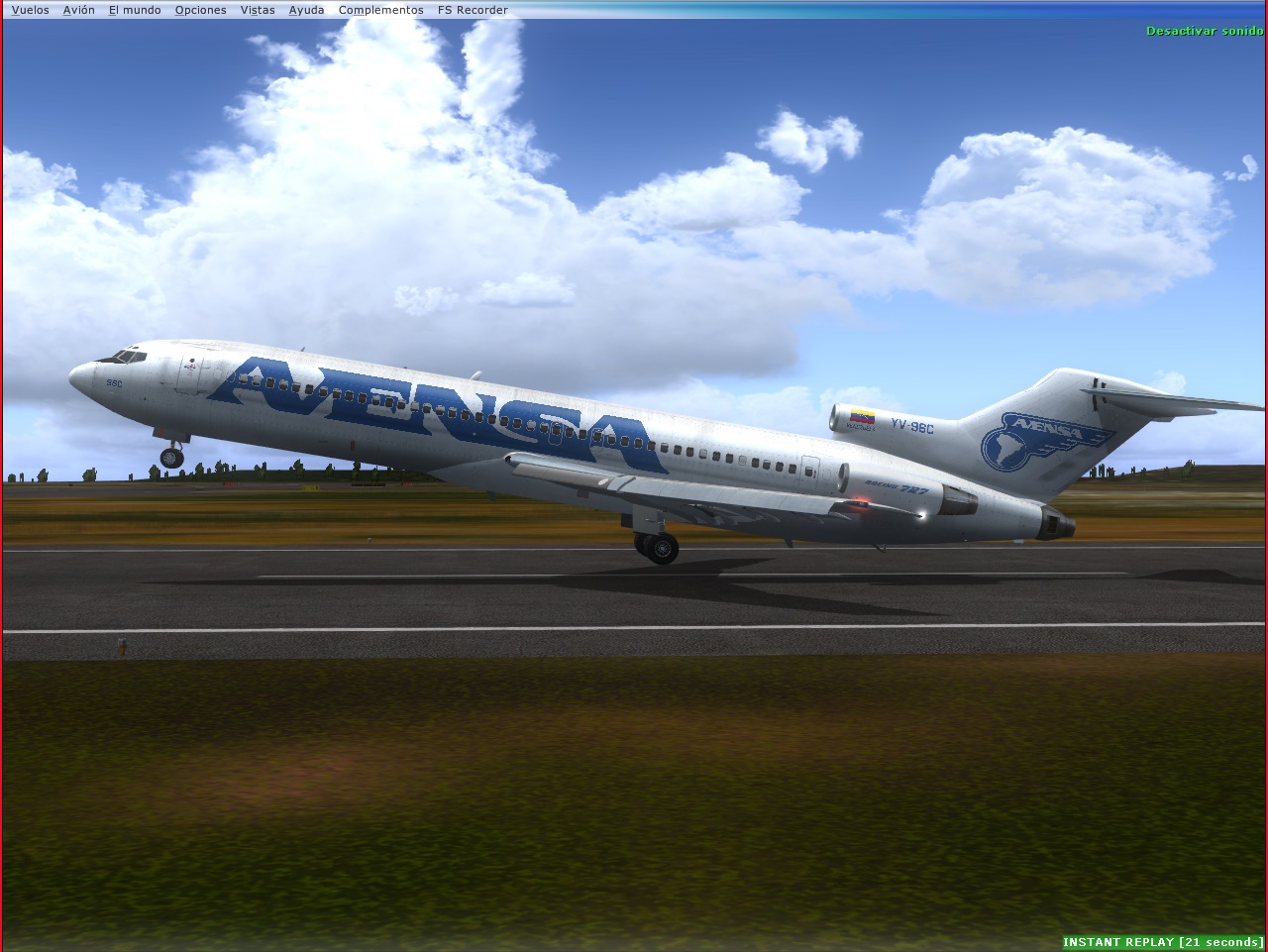
Task: Access aircraft selection through Avión
Action: (x=77, y=9)
